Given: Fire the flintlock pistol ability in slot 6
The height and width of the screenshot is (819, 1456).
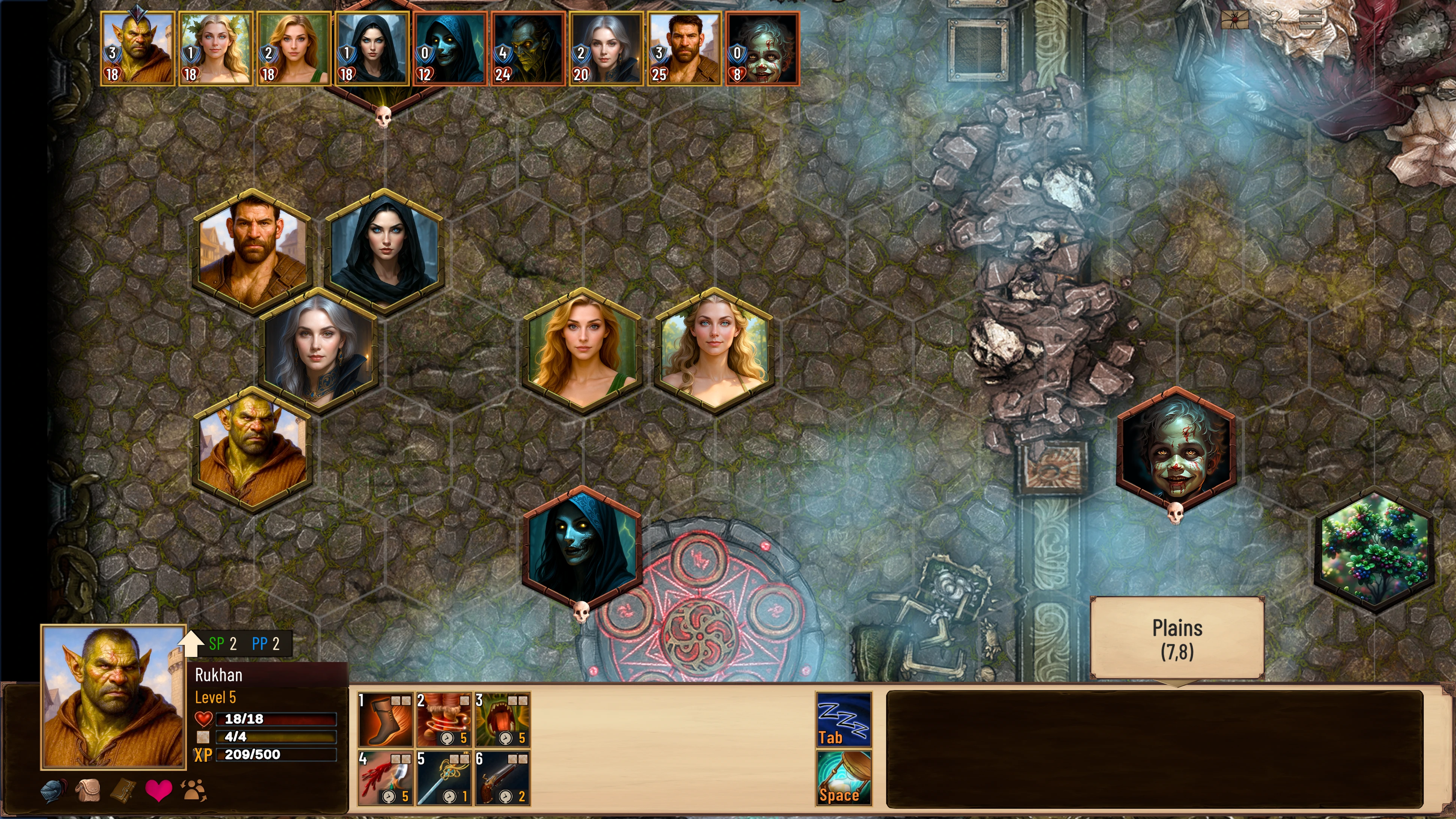Looking at the screenshot, I should 502,778.
